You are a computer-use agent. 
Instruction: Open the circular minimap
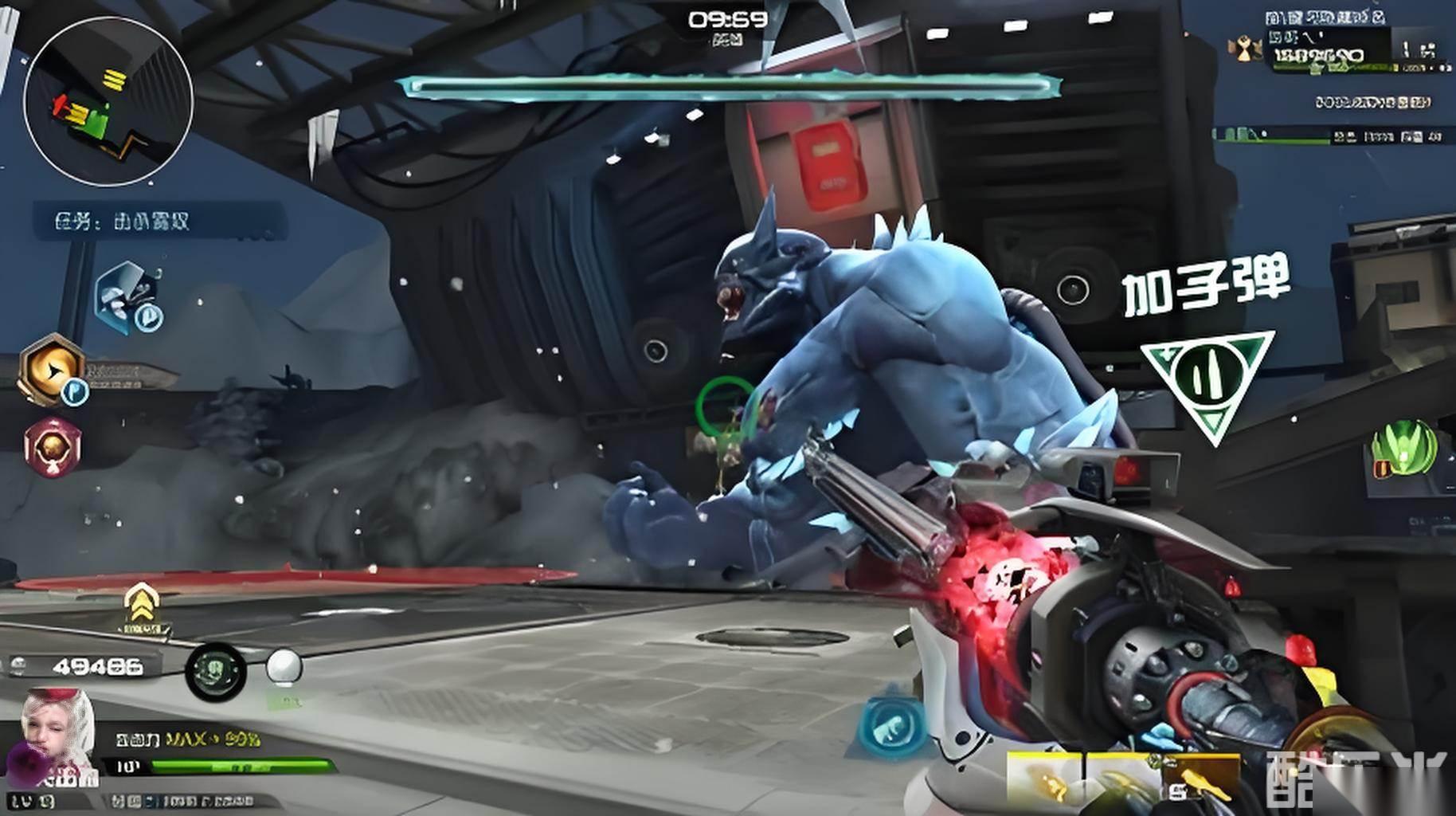coord(108,101)
